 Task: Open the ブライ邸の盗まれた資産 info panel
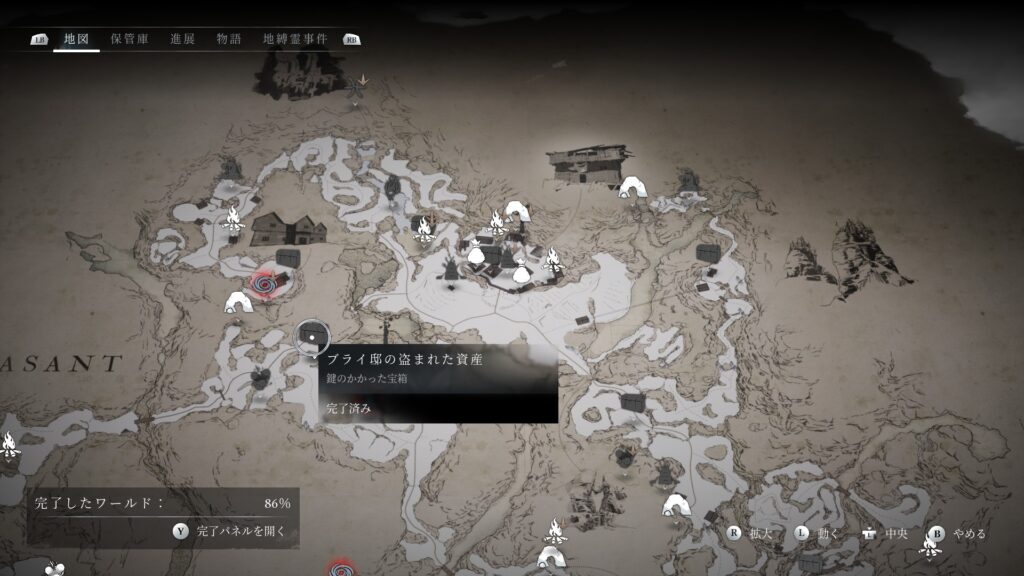point(439,383)
